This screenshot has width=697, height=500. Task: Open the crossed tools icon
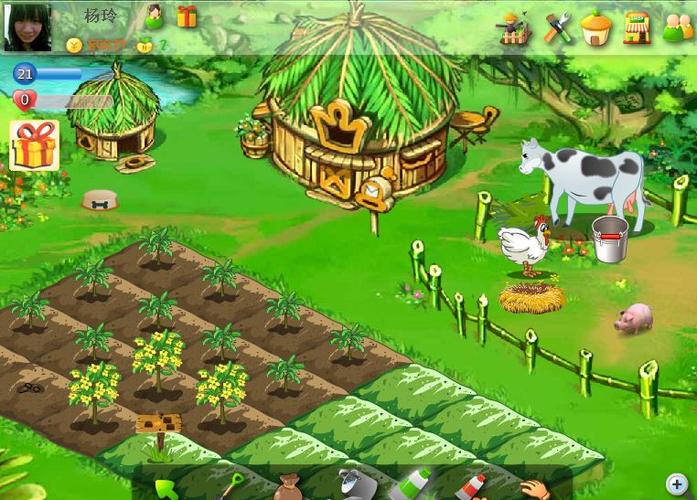click(558, 27)
